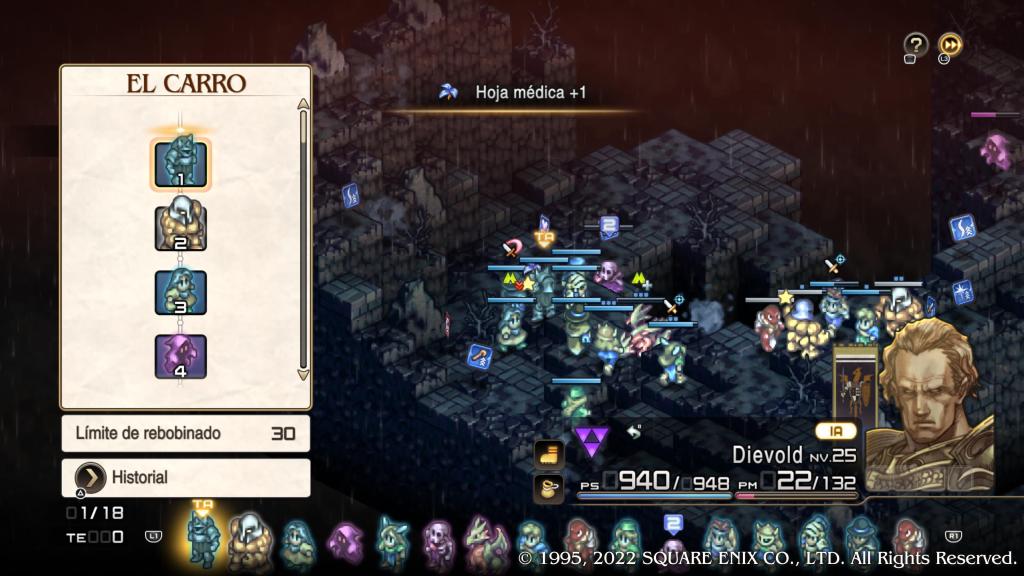Select the highlighted knight in the turn order bar
The height and width of the screenshot is (576, 1024).
click(x=203, y=540)
